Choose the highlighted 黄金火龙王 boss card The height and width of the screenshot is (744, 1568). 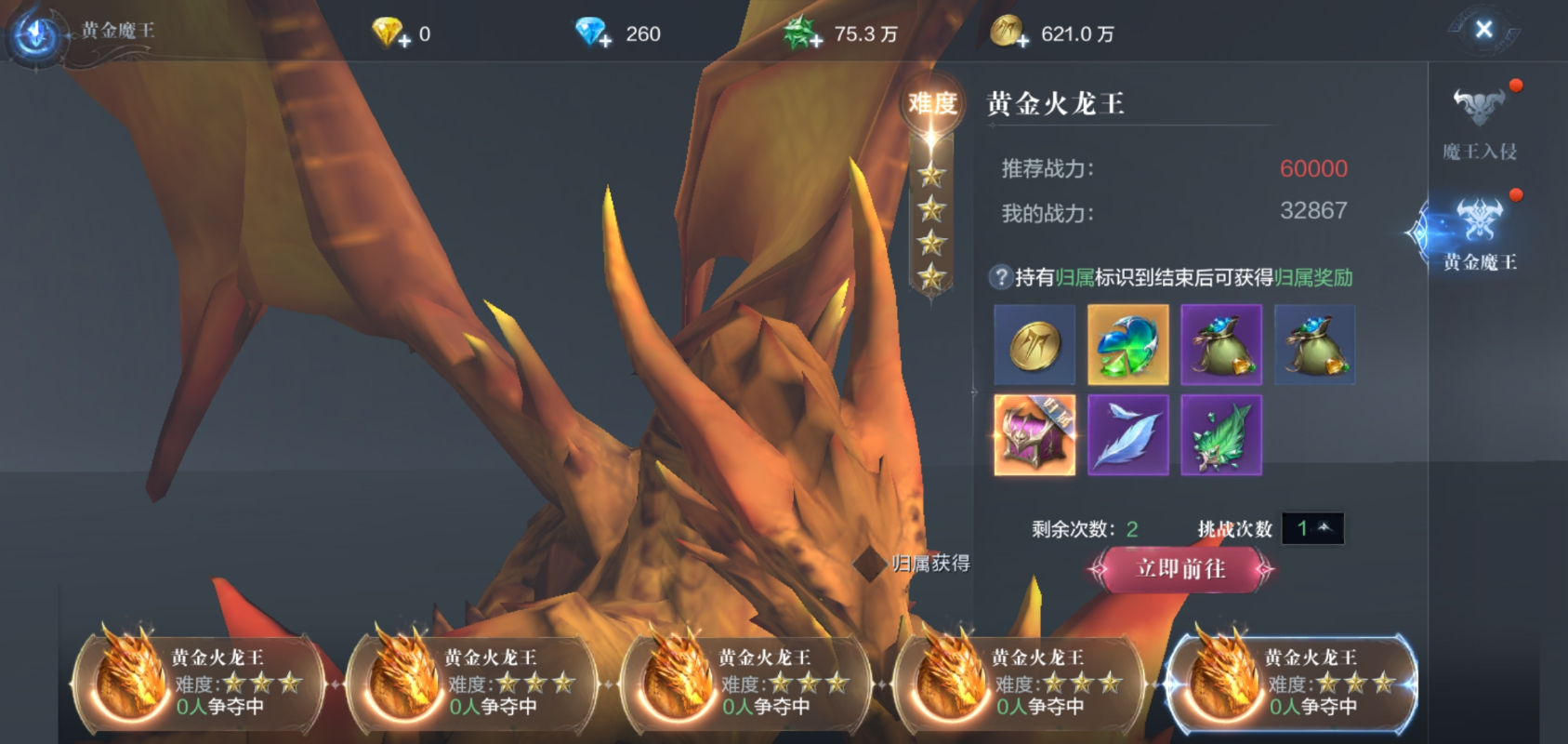1292,684
